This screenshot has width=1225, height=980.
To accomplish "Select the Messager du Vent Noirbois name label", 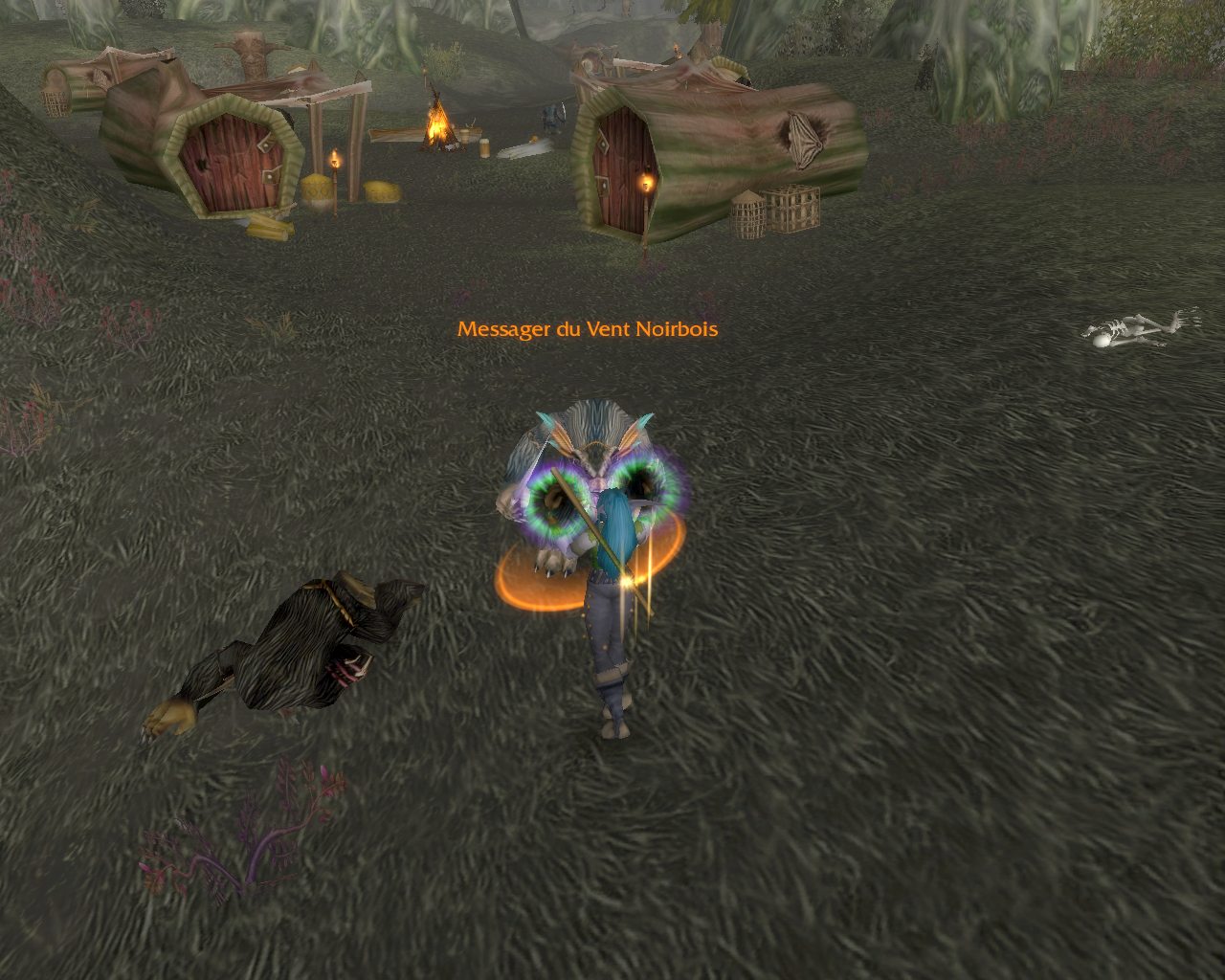I will click(x=587, y=329).
